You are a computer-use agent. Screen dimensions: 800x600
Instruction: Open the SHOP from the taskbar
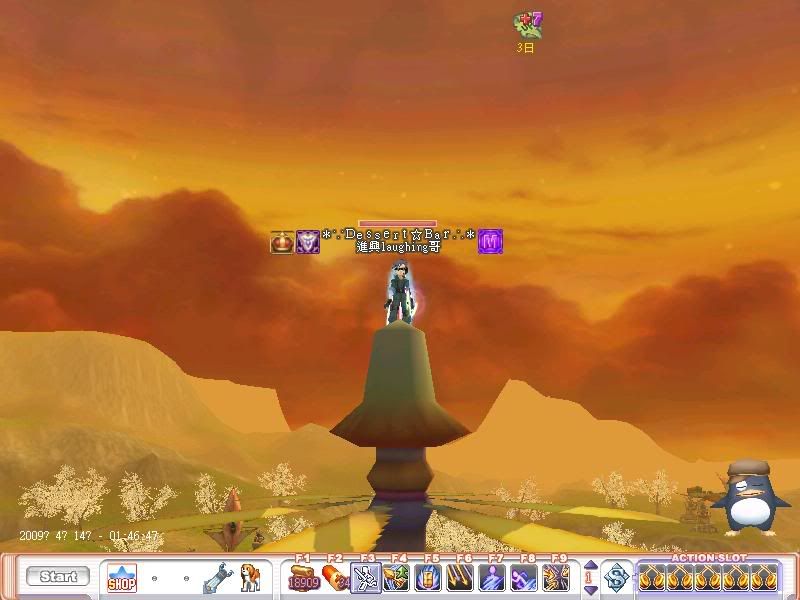(121, 577)
